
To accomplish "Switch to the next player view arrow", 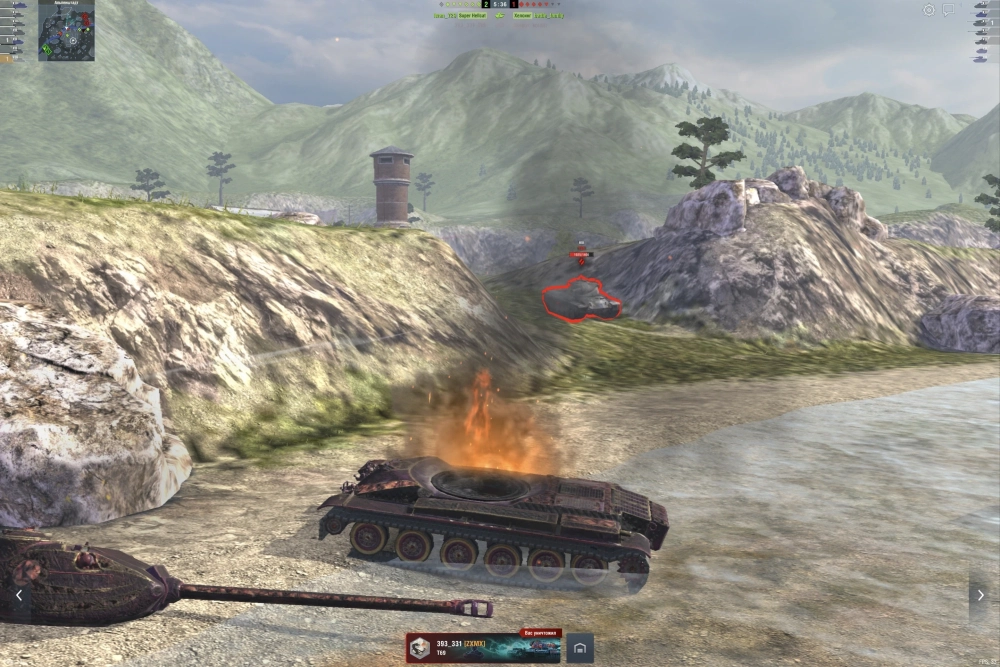I will tap(979, 595).
